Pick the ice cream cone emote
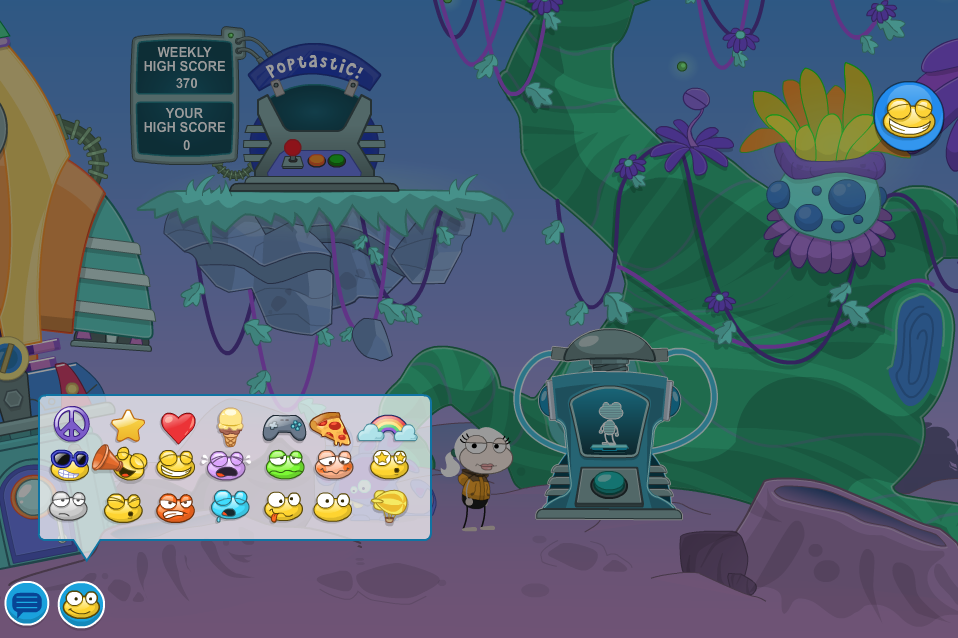Viewport: 958px width, 638px height. coord(230,427)
